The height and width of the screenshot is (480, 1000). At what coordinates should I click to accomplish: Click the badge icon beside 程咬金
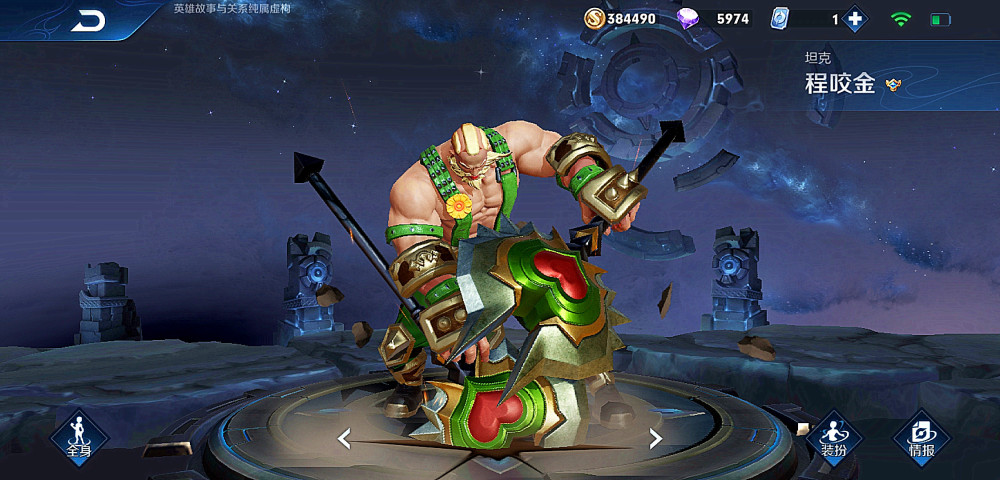point(893,85)
